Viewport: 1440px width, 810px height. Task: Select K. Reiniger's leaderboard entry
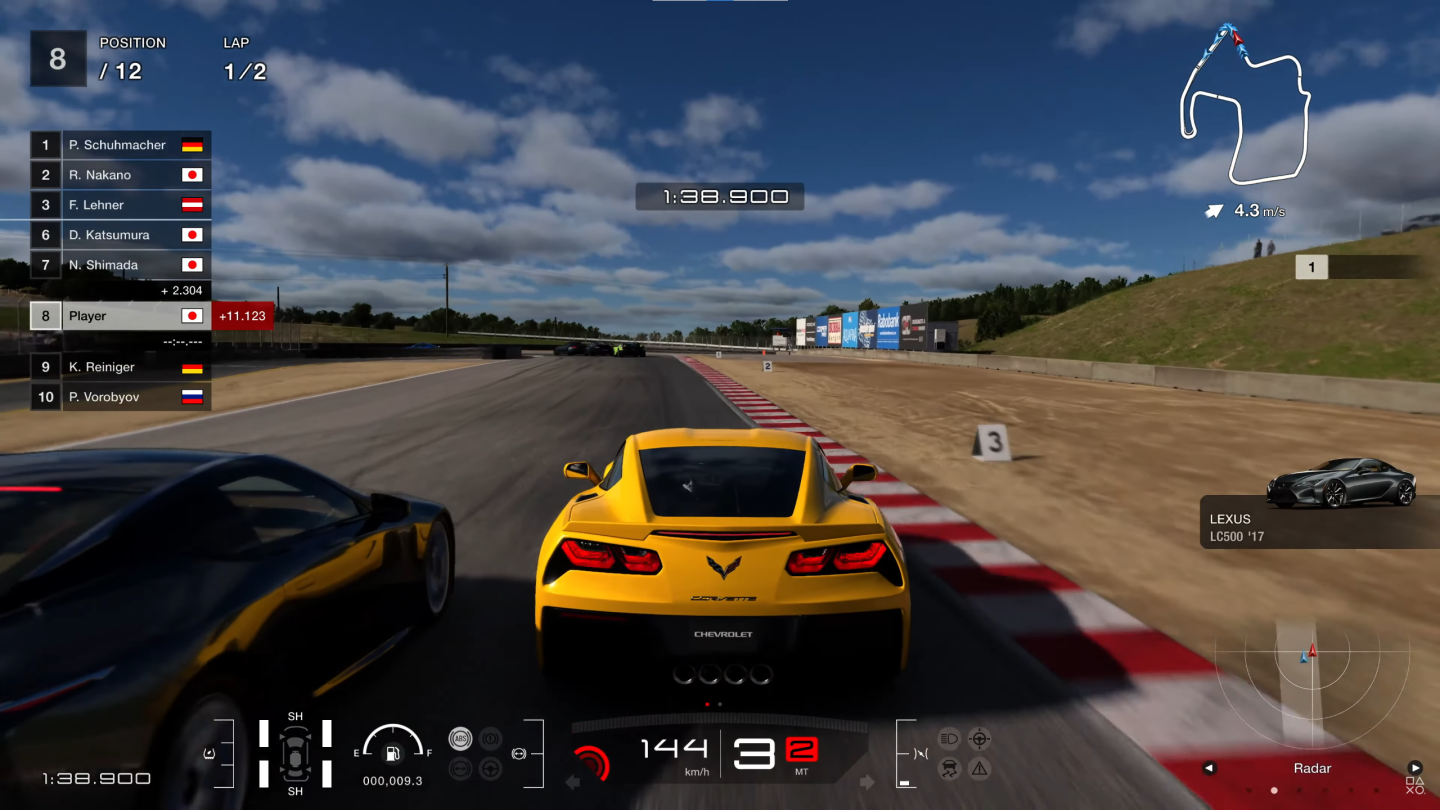point(120,367)
